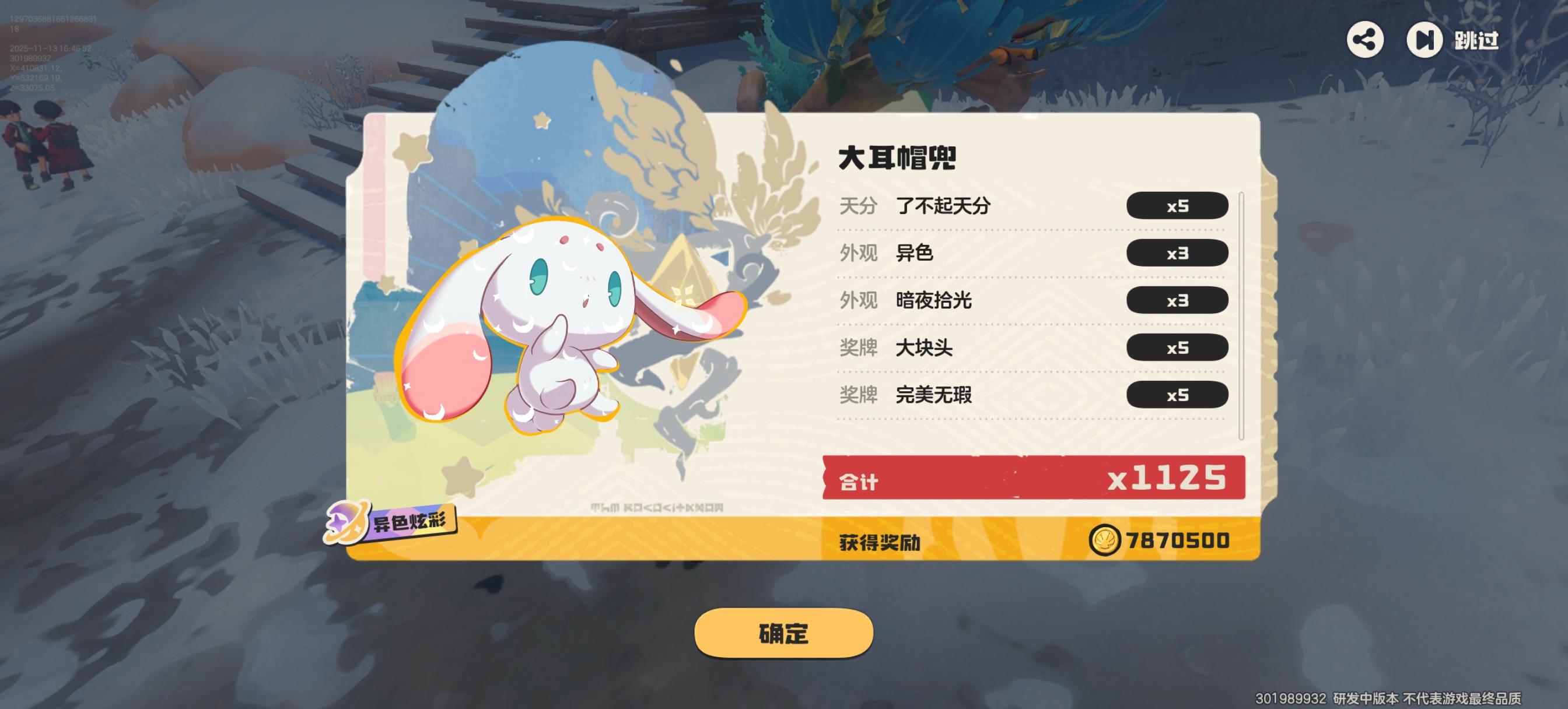1568x709 pixels.
Task: Click the skip playback icon beside 跳过
Action: click(1425, 41)
